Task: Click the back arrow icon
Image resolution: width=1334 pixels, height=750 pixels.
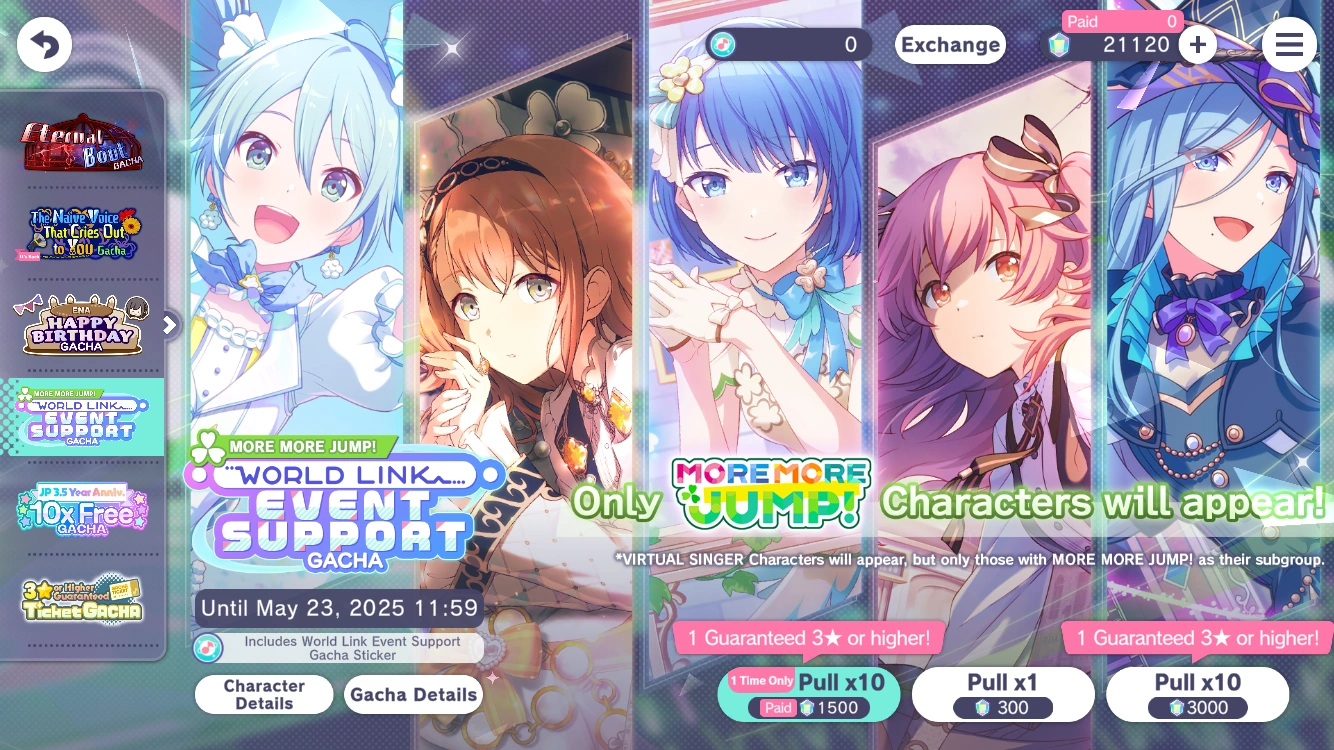Action: [44, 44]
